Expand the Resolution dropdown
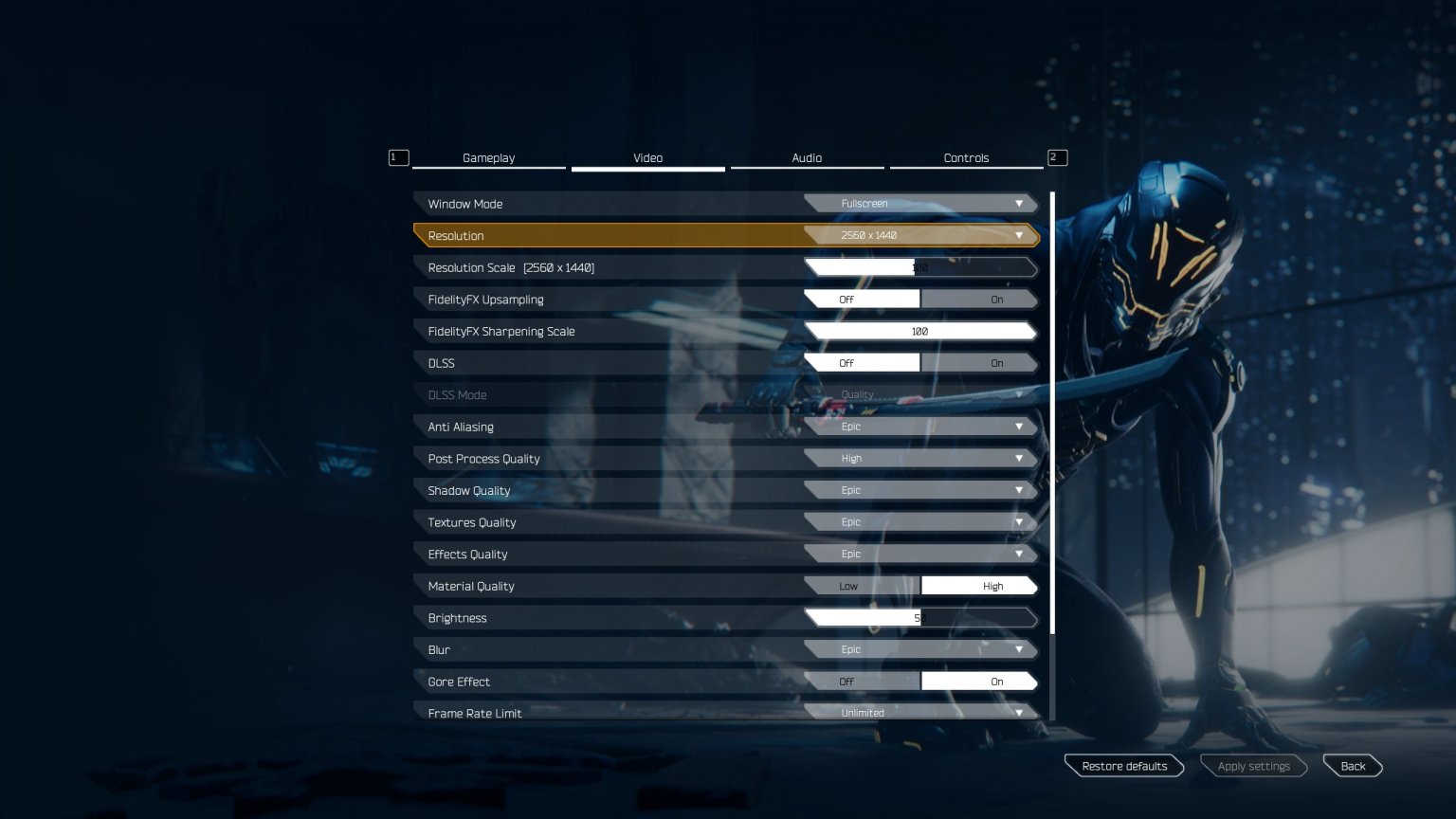Screen dimensions: 1456x819 (919, 235)
